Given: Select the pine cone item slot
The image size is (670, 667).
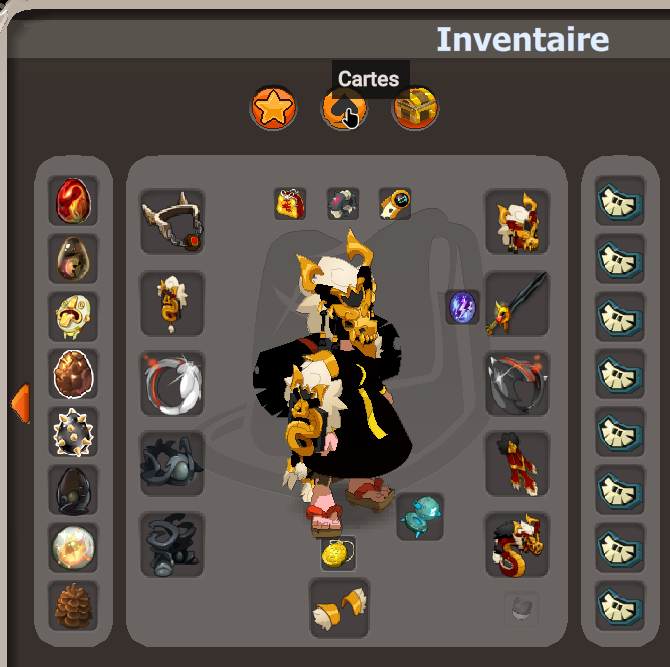Looking at the screenshot, I should point(73,605).
